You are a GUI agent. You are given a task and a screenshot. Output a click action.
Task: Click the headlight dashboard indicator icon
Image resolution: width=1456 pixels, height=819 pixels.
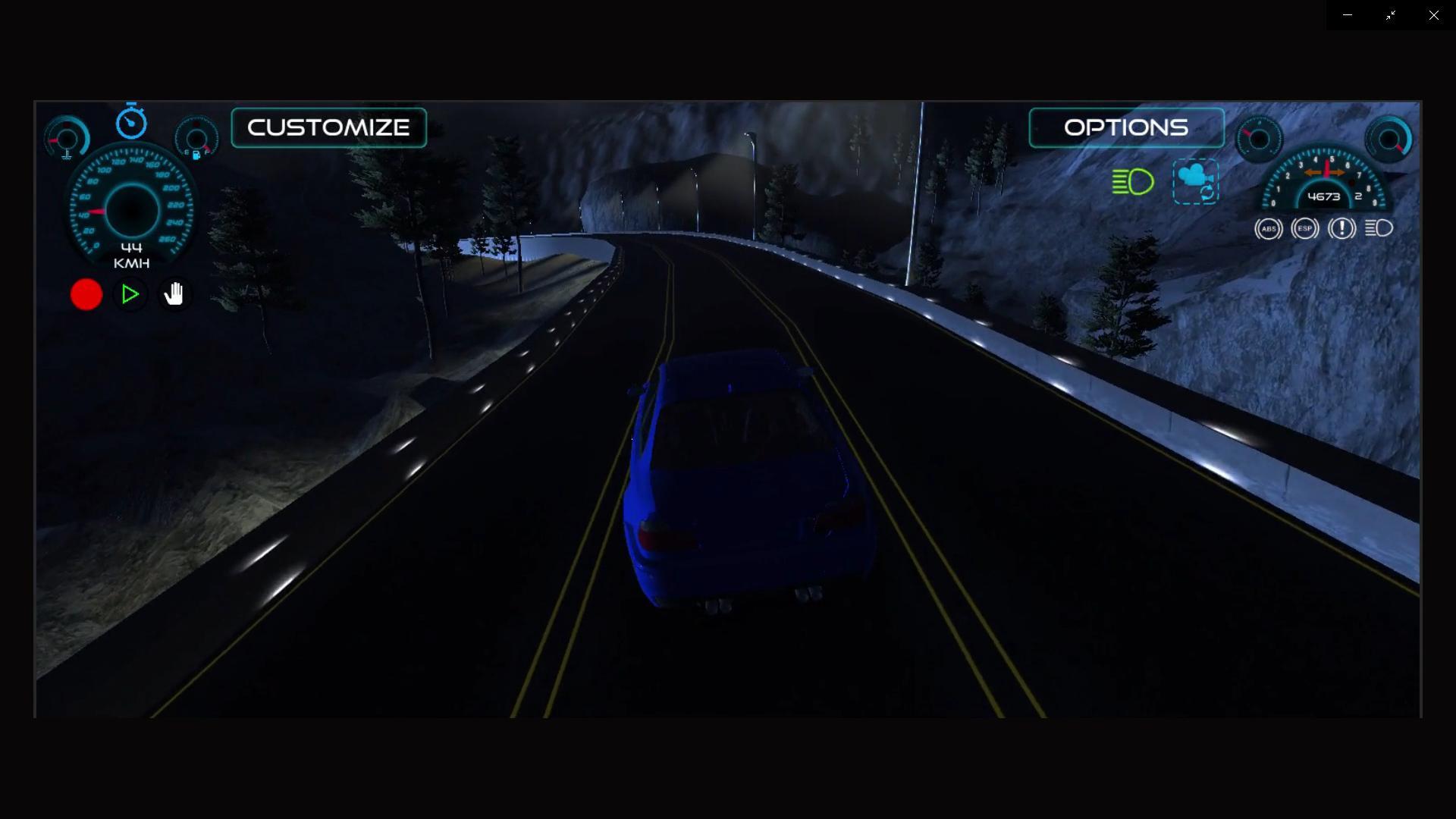1379,228
